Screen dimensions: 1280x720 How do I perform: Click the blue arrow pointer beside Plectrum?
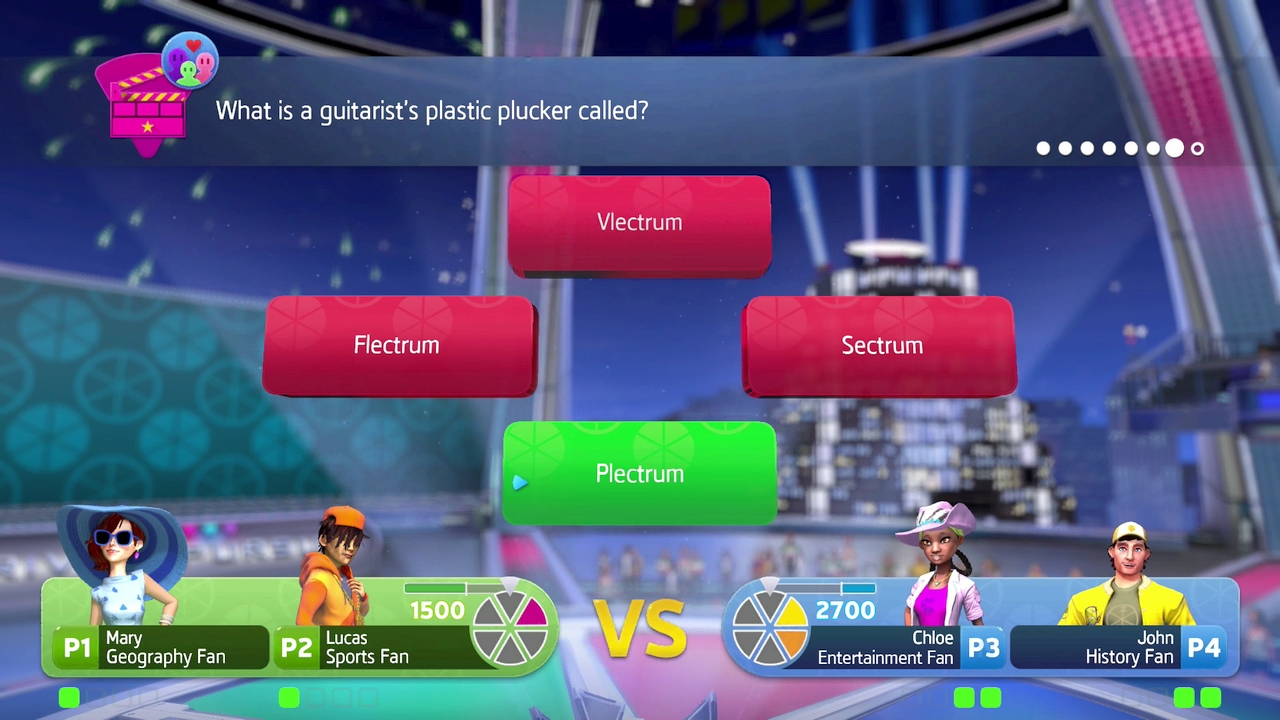[519, 483]
